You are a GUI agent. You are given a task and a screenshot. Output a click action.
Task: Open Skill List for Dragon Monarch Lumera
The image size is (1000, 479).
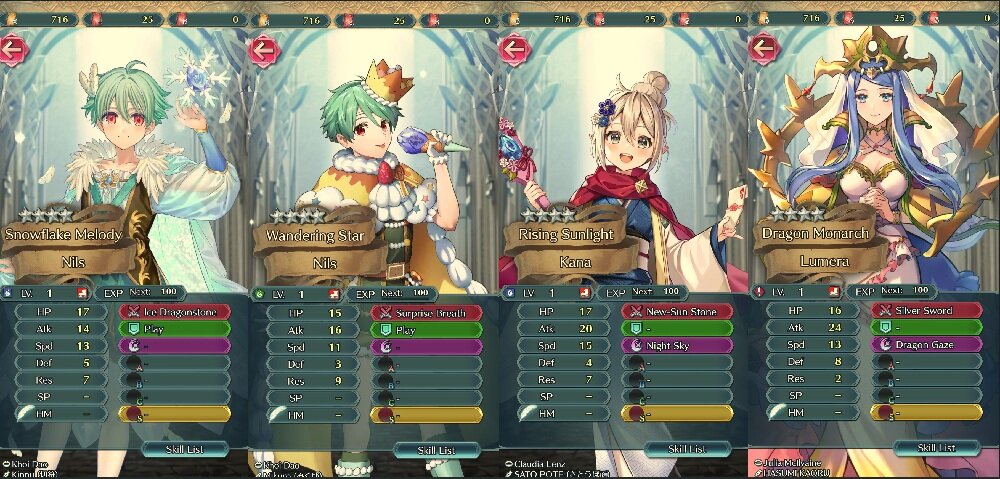[934, 447]
